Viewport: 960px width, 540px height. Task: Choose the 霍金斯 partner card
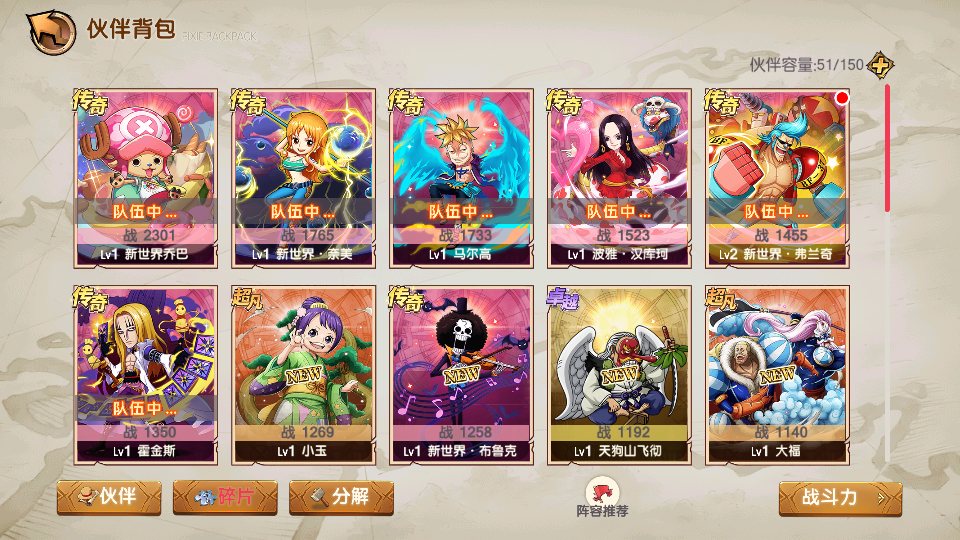coord(146,375)
